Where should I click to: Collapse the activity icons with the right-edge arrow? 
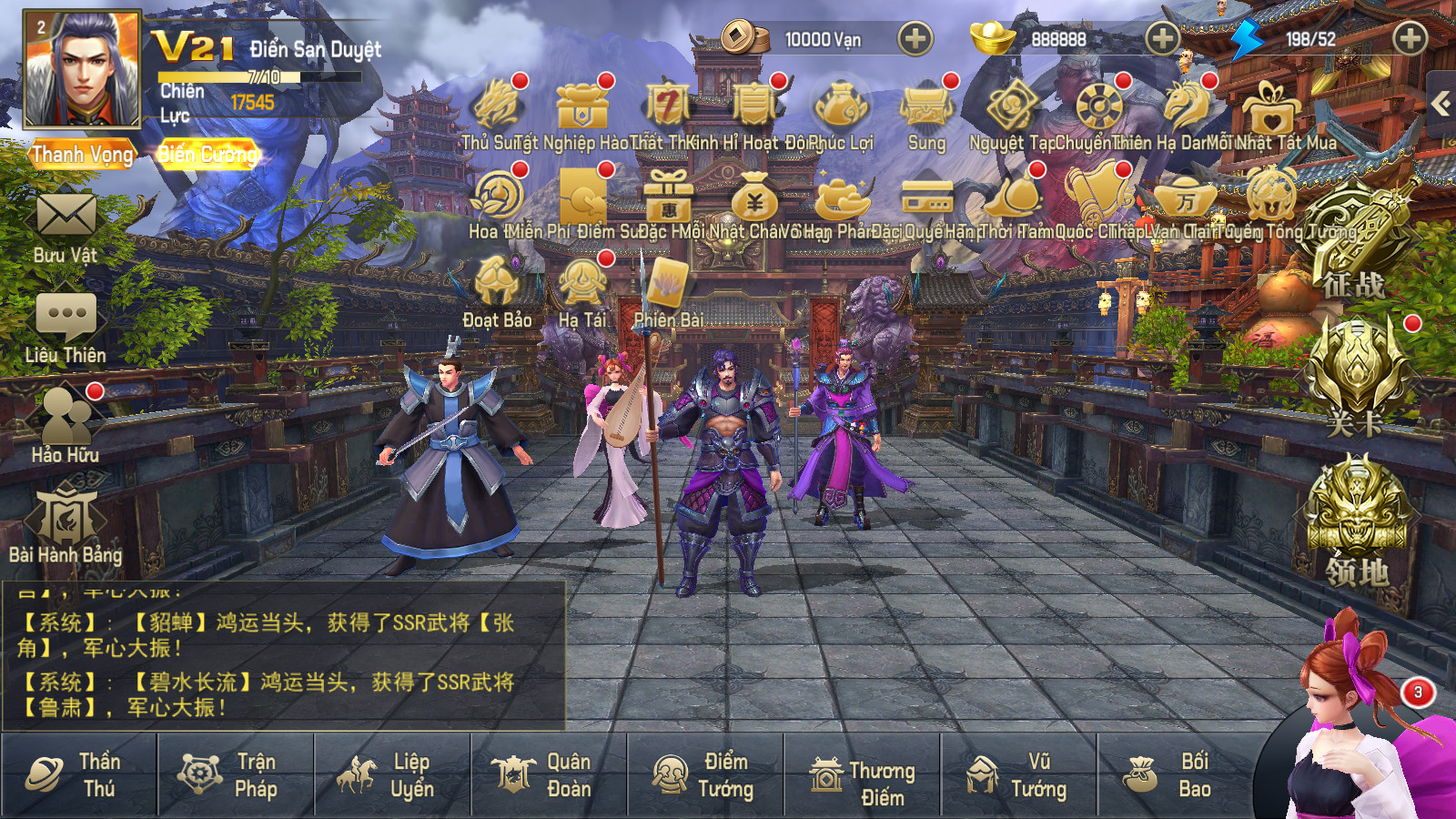point(1442,103)
